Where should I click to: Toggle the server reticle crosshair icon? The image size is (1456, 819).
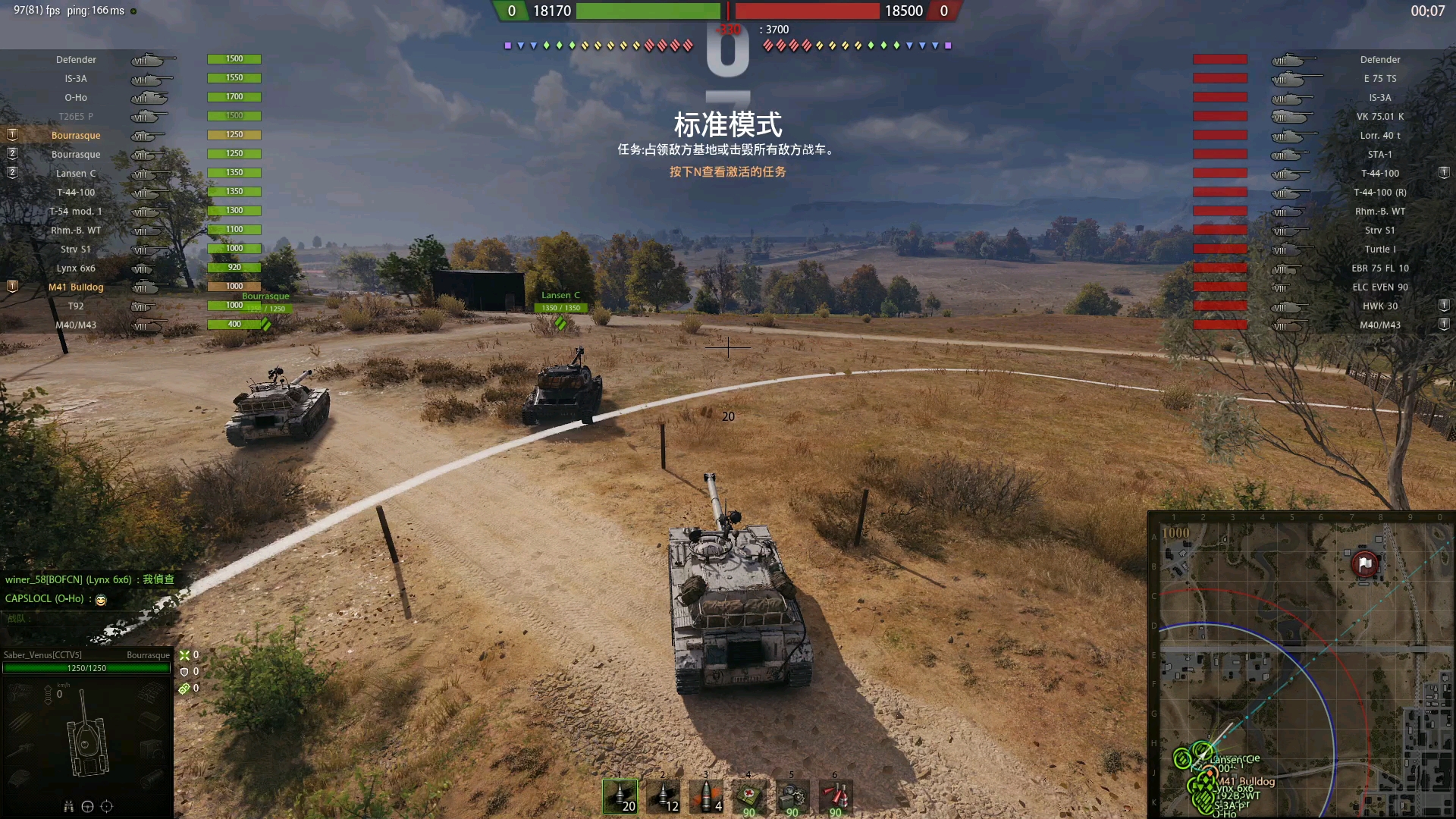click(107, 807)
